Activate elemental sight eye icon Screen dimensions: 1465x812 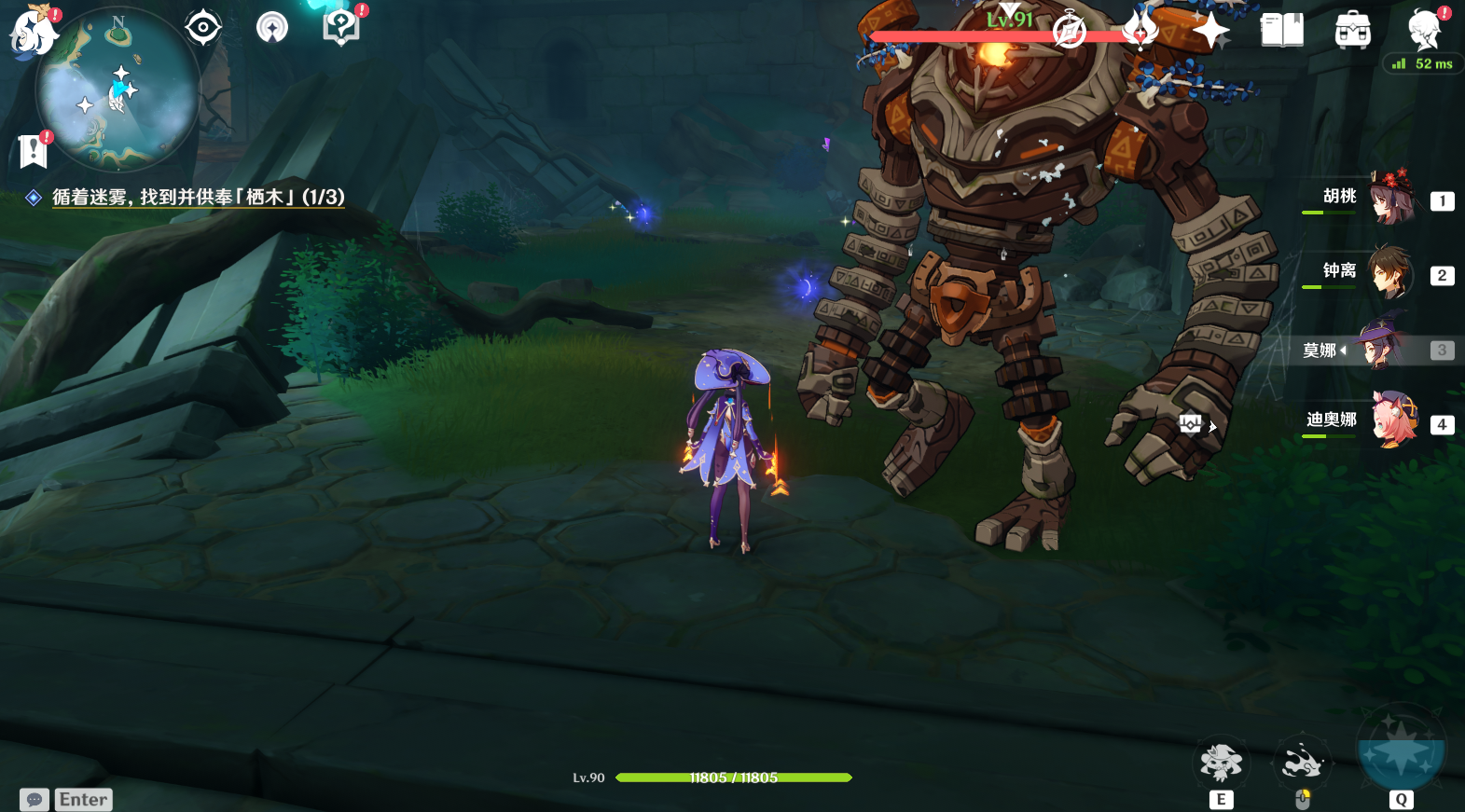coord(202,27)
